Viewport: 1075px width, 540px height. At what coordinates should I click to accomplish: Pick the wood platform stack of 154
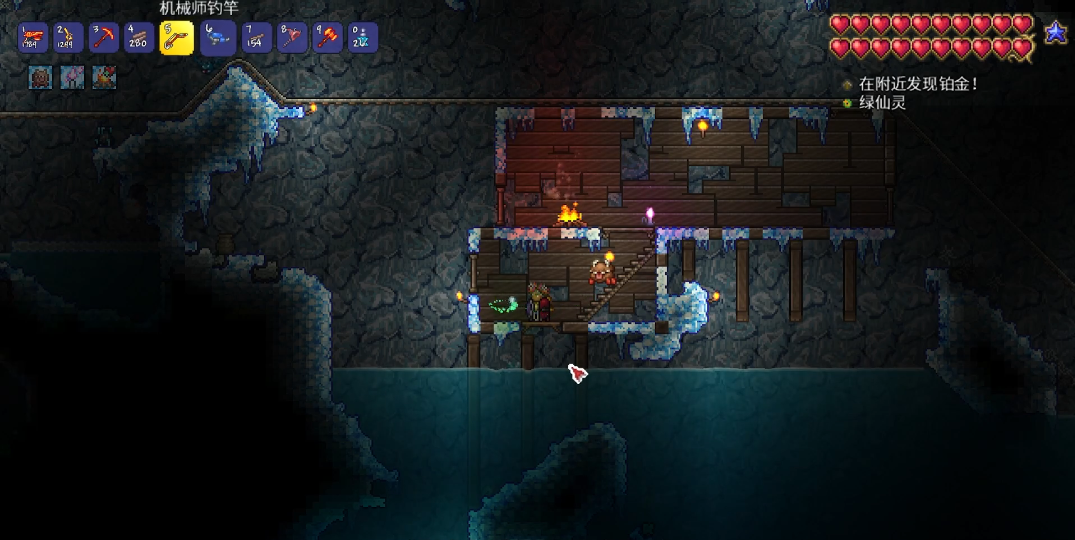click(256, 38)
